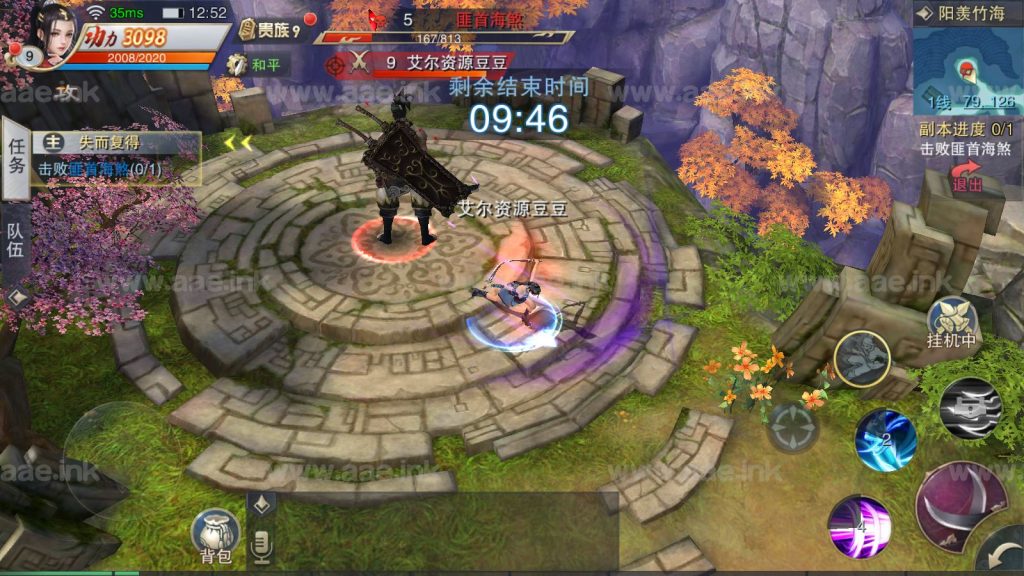Switch to the 任务 quest tab
The height and width of the screenshot is (576, 1024).
tap(15, 154)
